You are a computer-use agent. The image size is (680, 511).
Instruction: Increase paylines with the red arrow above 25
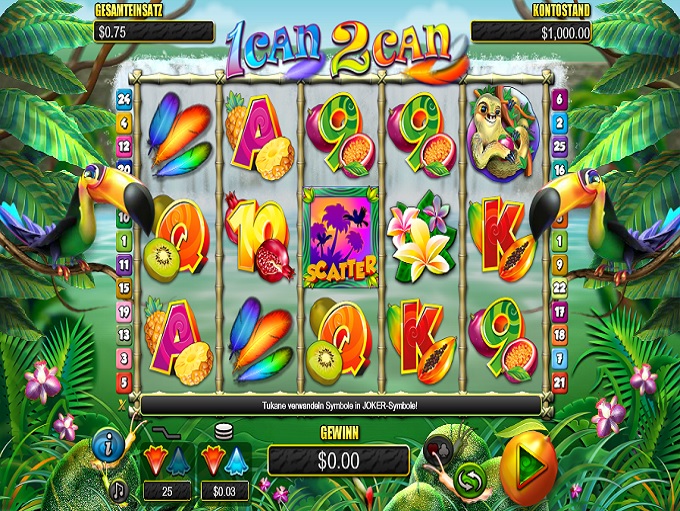(154, 459)
